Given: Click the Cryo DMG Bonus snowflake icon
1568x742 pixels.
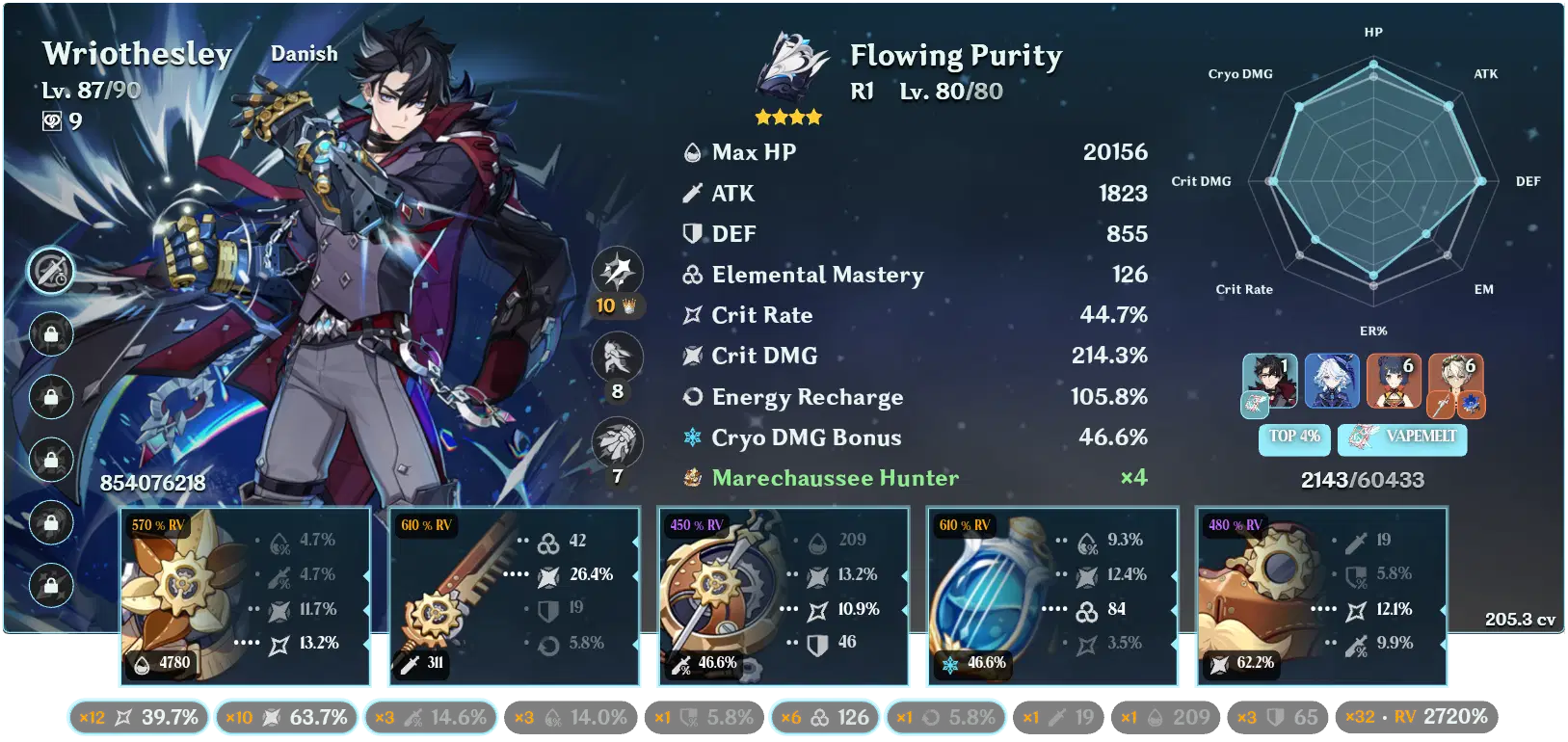Looking at the screenshot, I should (688, 437).
